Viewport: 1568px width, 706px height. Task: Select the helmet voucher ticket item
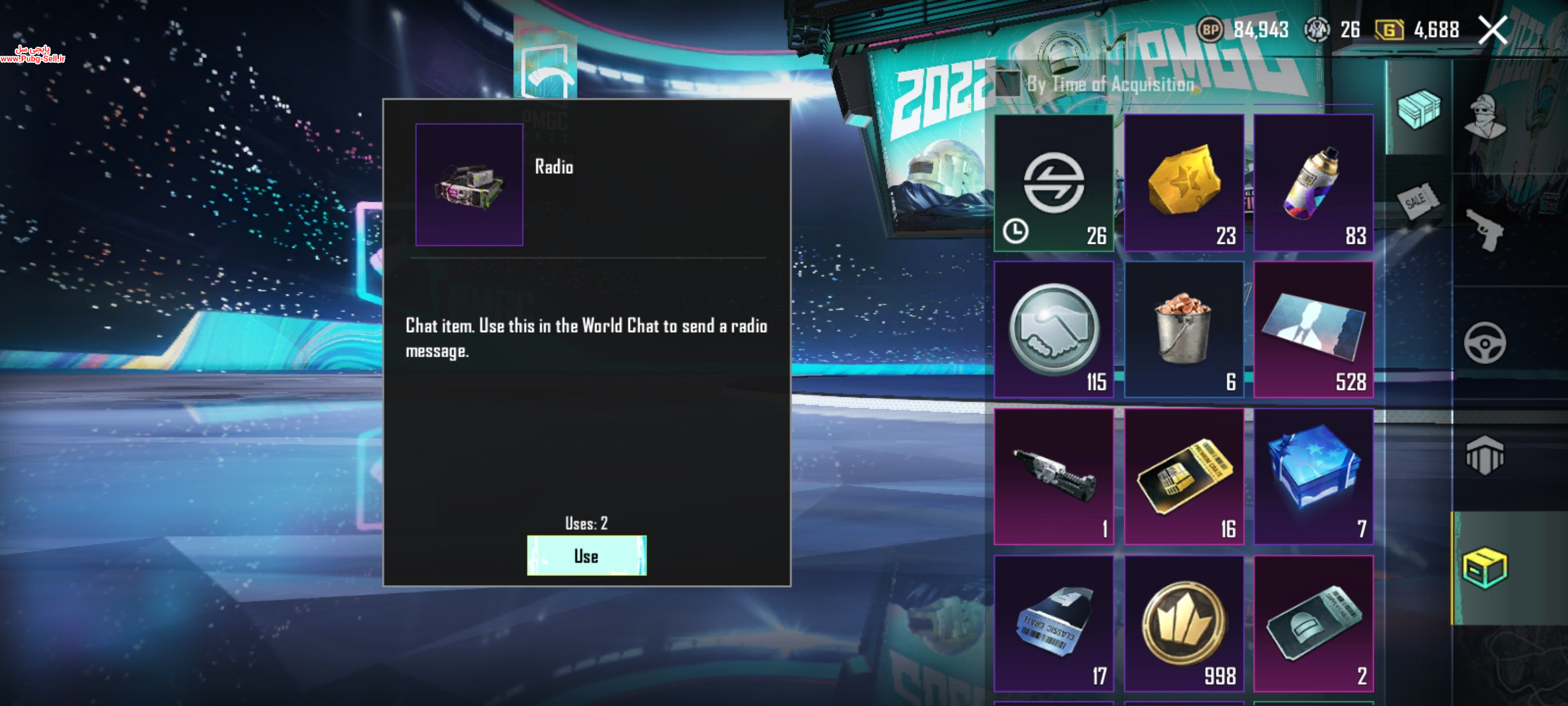(1313, 624)
